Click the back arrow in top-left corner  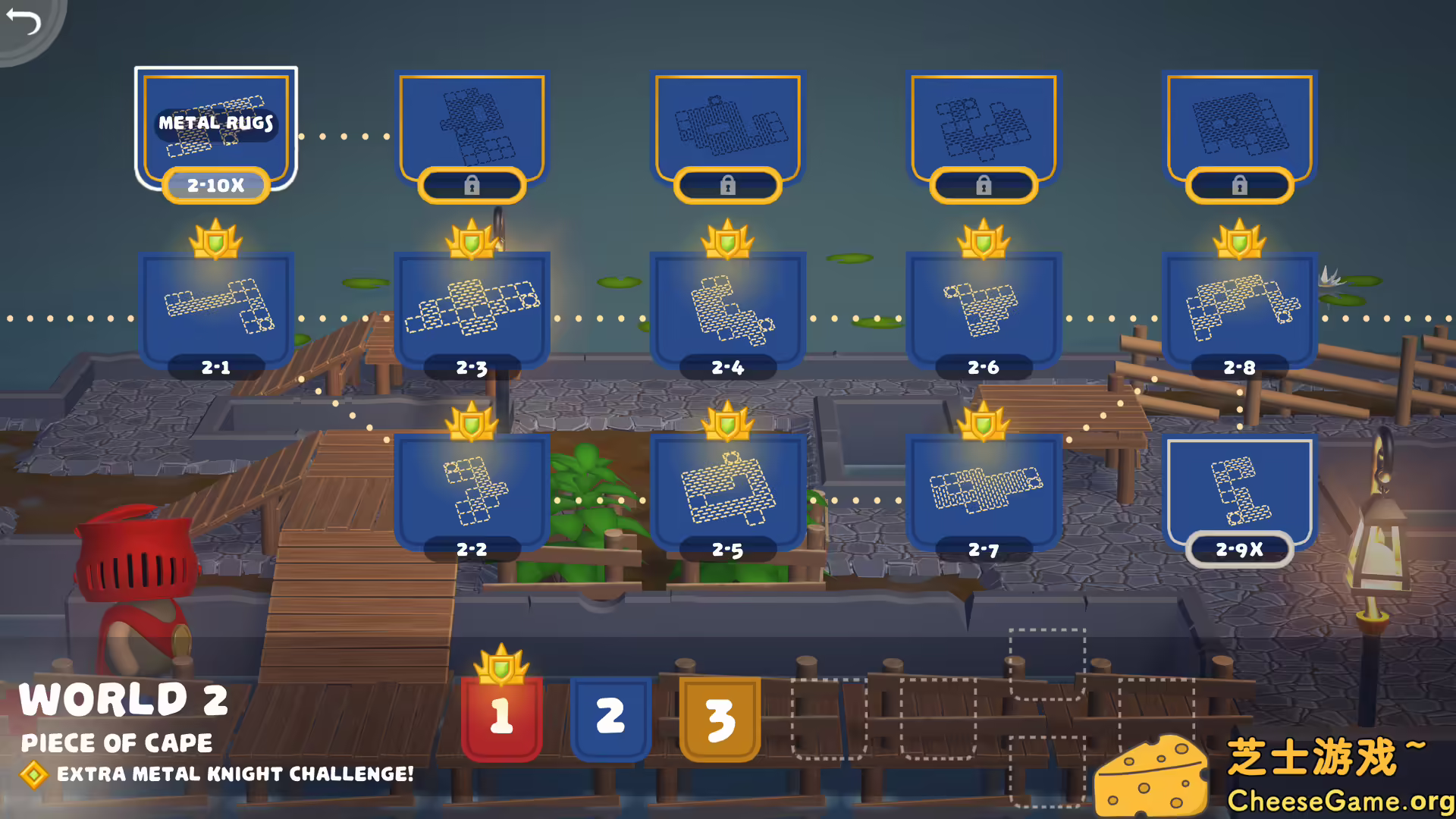[25, 23]
